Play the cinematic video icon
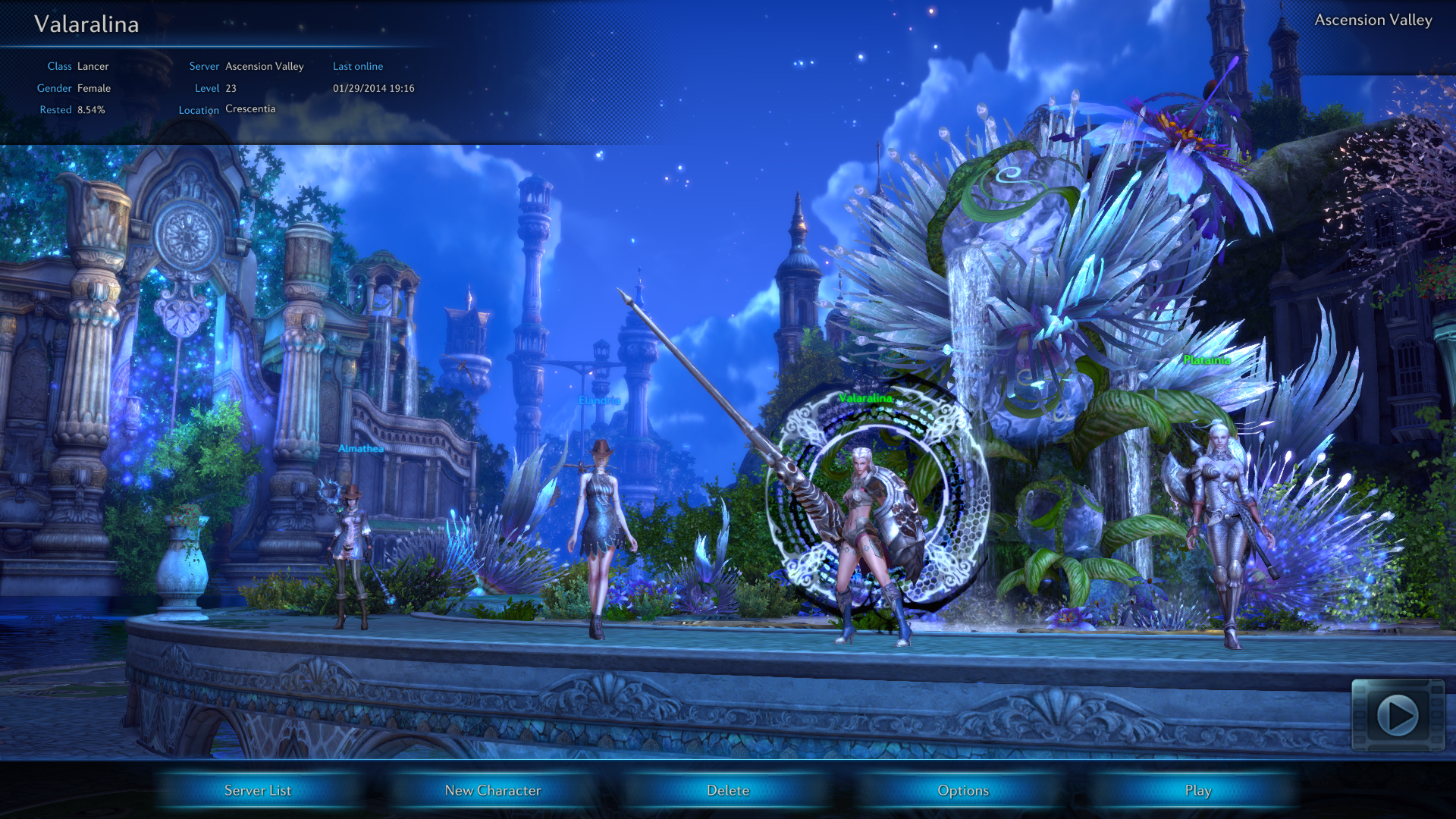Screen dimensions: 1456x819 [1398, 715]
